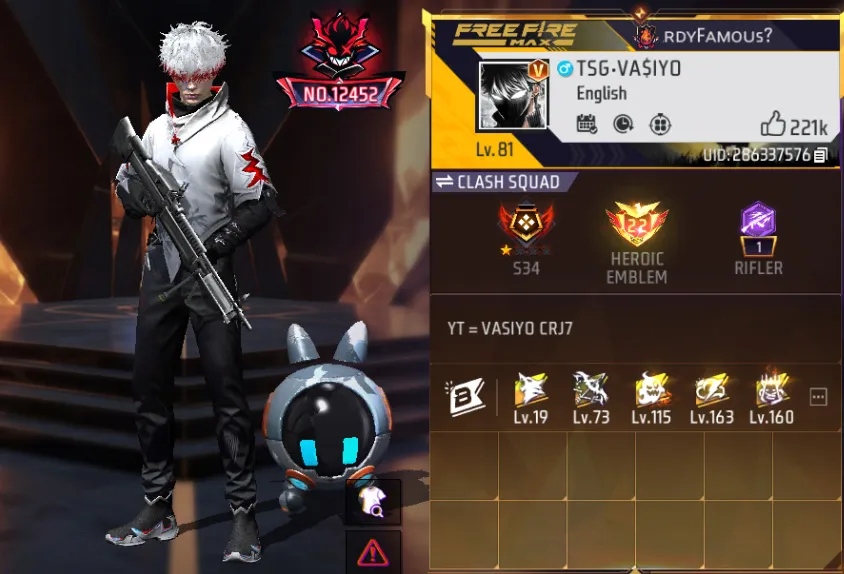Open the Heroic Emblem badge

637,232
